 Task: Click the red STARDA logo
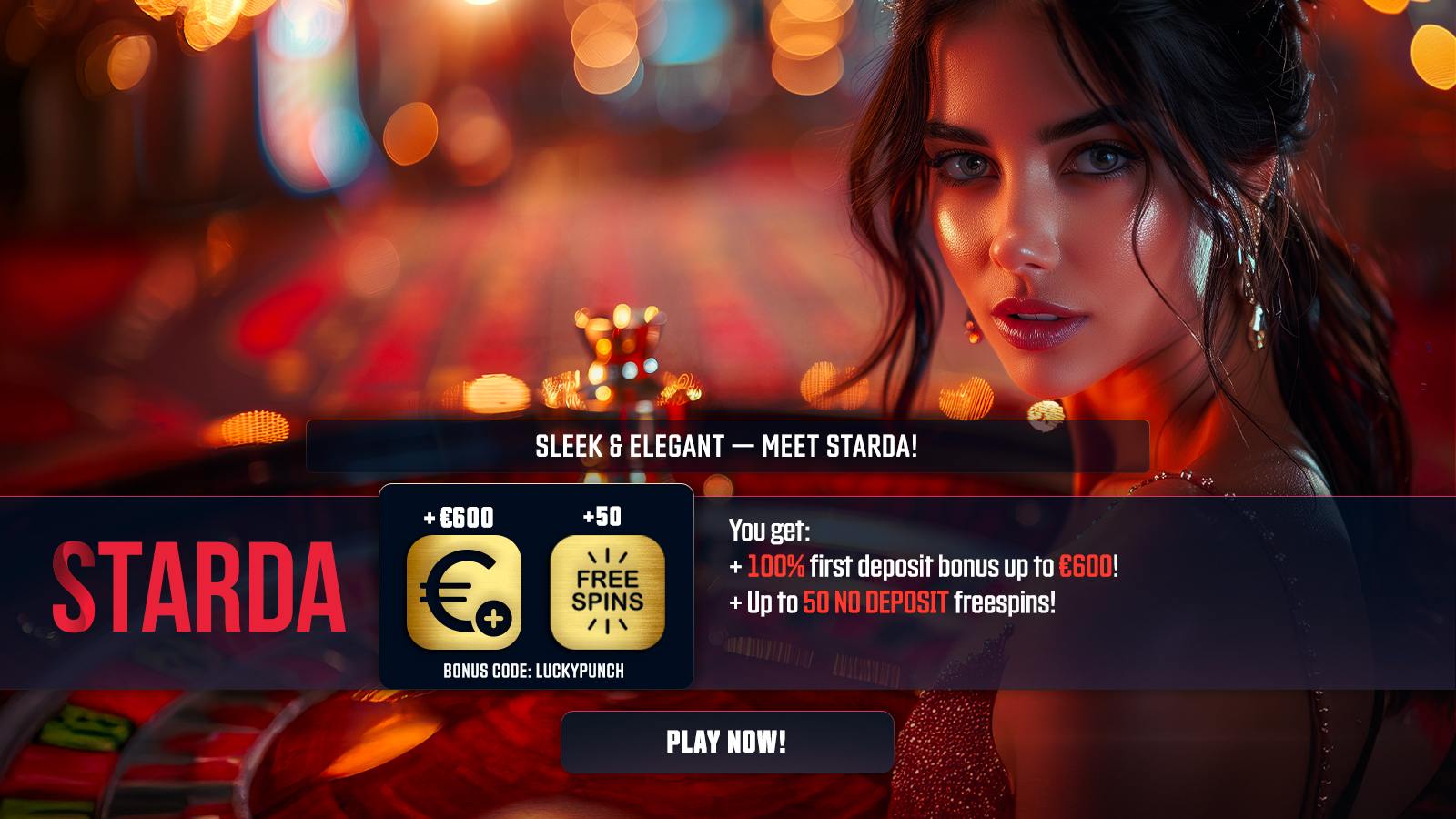tap(199, 587)
